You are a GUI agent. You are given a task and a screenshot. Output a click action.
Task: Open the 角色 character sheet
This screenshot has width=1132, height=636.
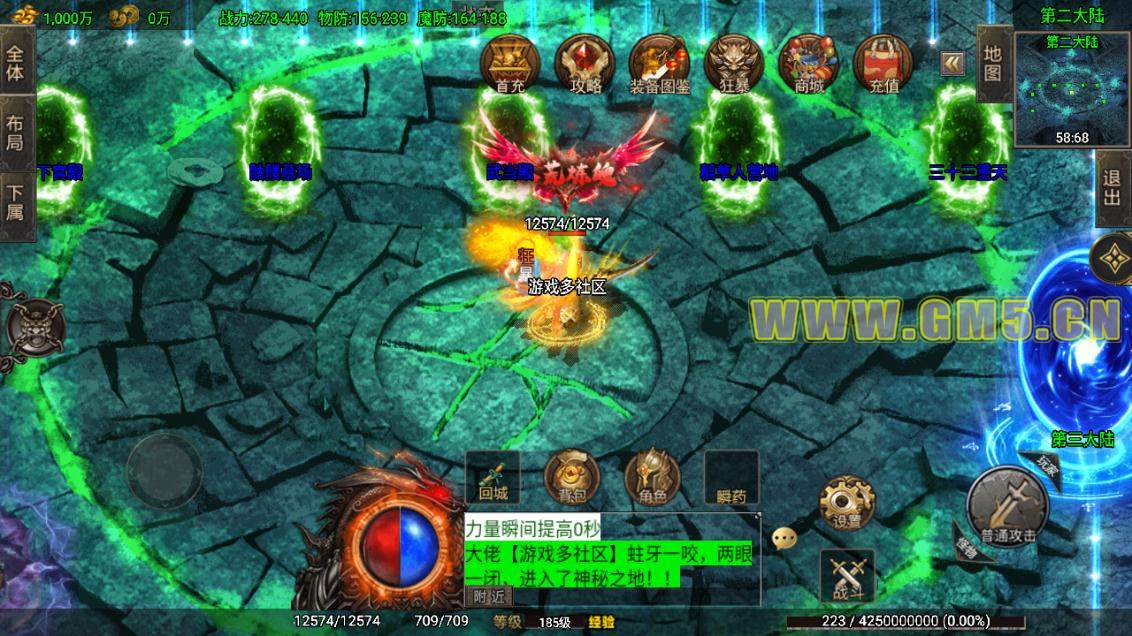[652, 478]
